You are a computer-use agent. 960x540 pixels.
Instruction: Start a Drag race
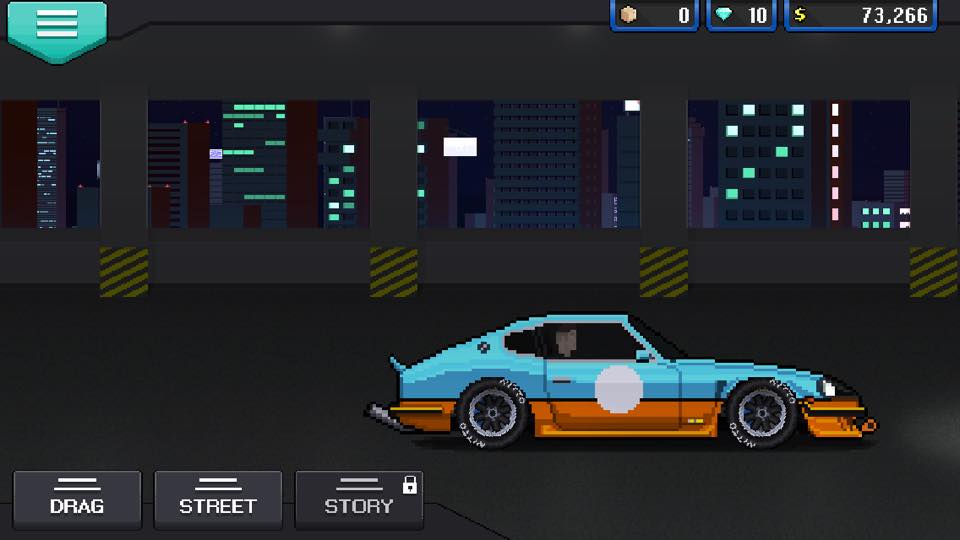pos(77,499)
